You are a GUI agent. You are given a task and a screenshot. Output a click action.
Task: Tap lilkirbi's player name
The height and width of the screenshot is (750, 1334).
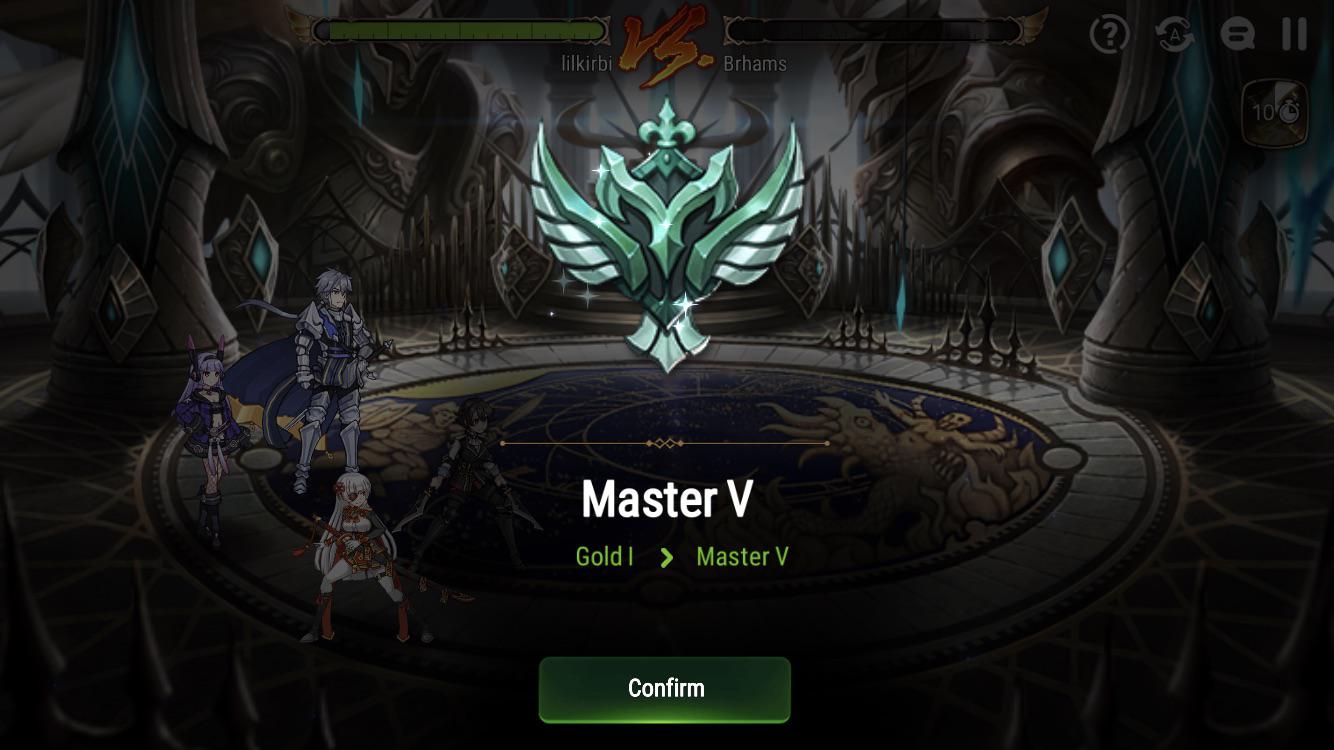click(587, 62)
